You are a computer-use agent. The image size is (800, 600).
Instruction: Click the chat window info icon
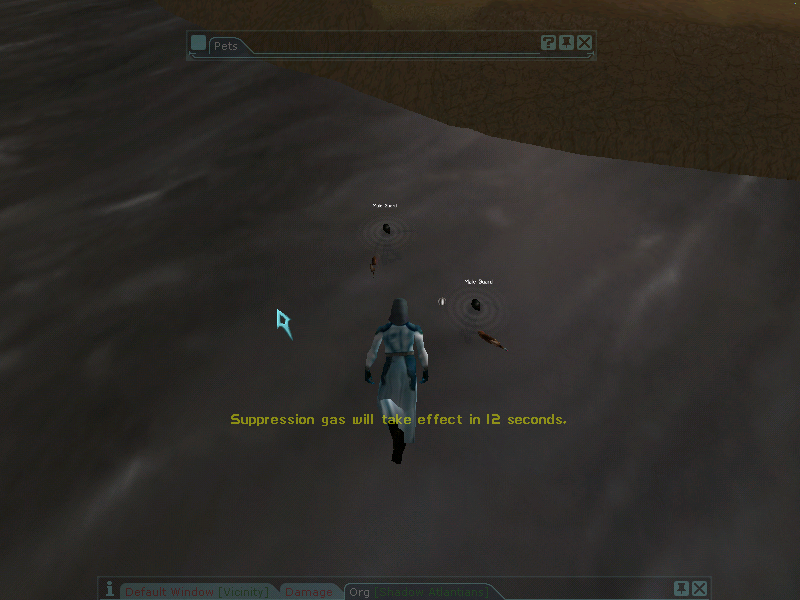109,590
